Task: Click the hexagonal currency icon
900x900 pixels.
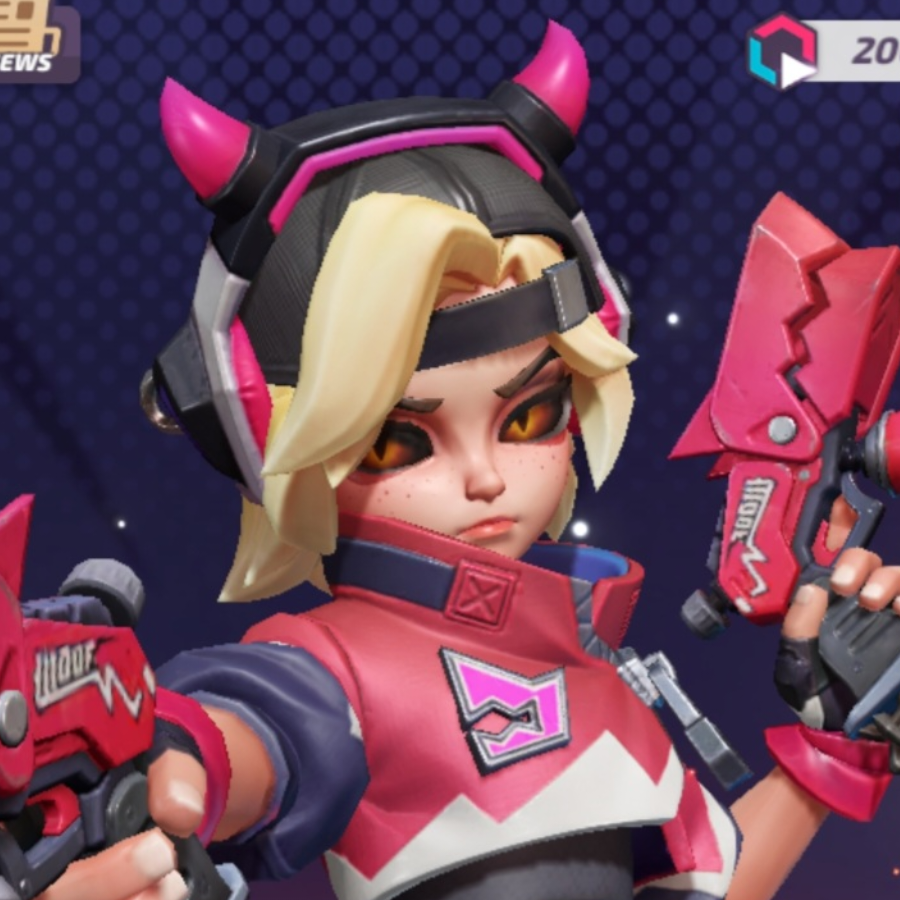Action: coord(782,52)
